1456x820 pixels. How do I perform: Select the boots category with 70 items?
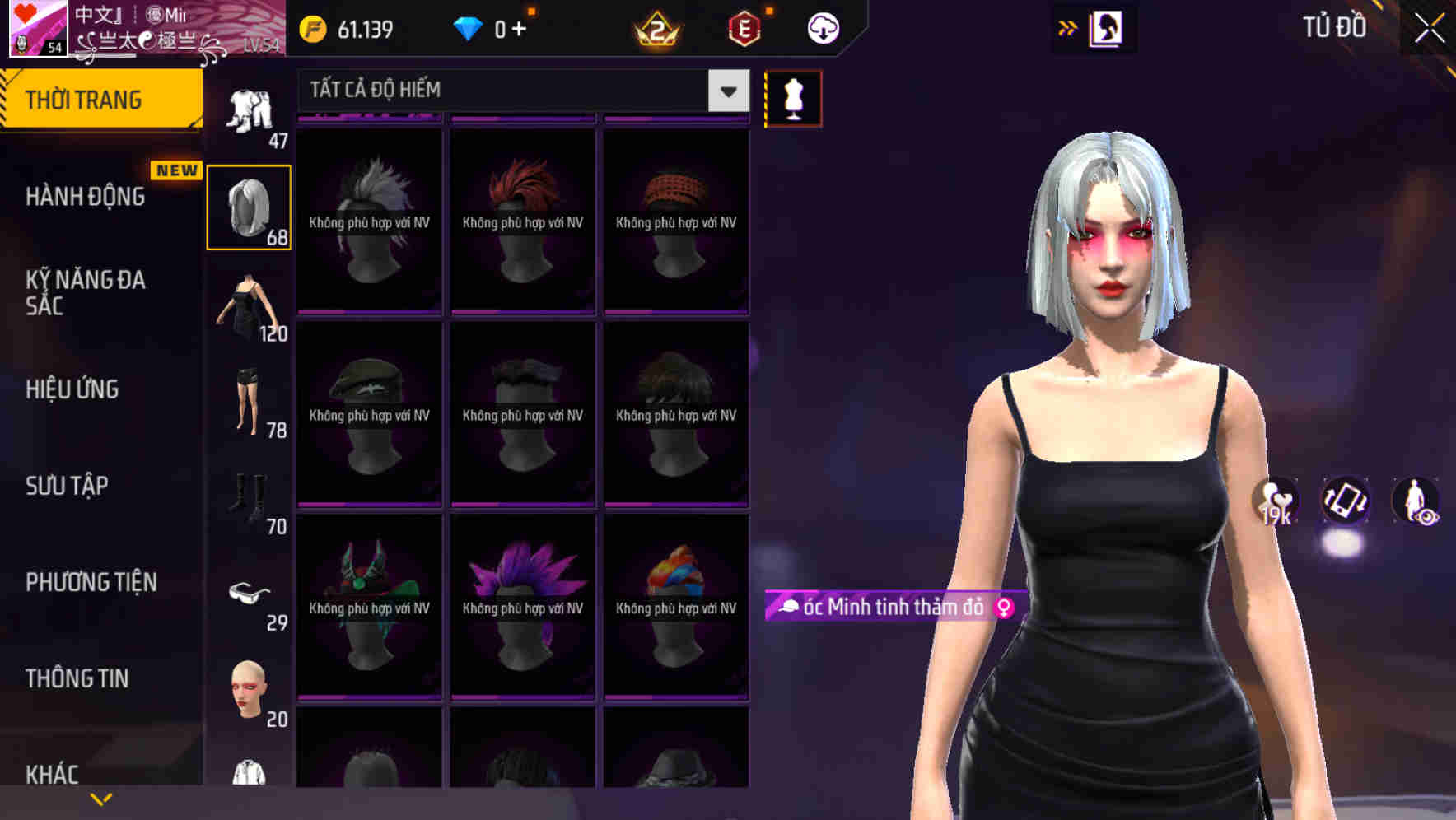pyautogui.click(x=250, y=498)
